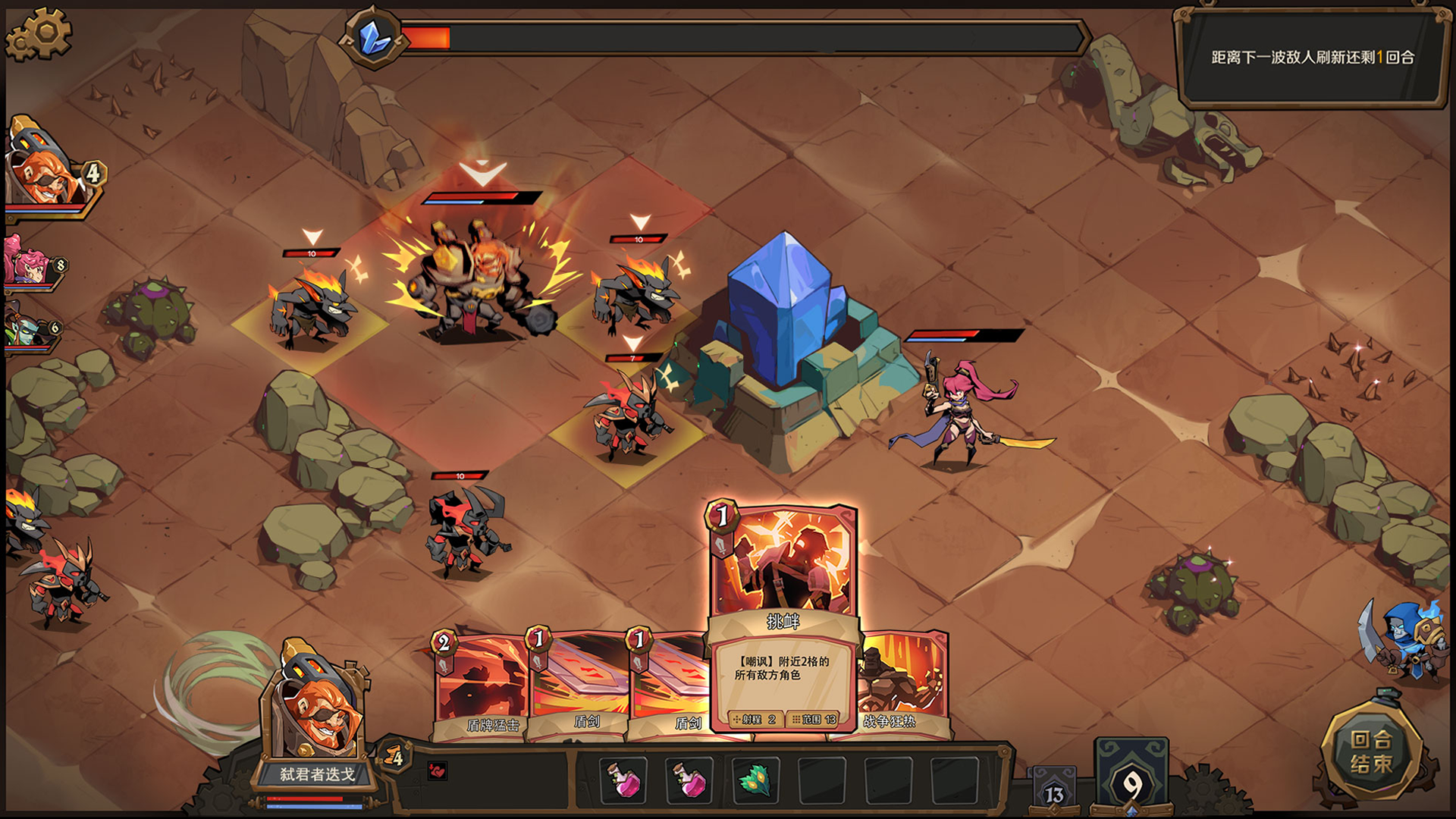Viewport: 1456px width, 819px height.
Task: View the discard pile showing 9
Action: tap(1131, 780)
